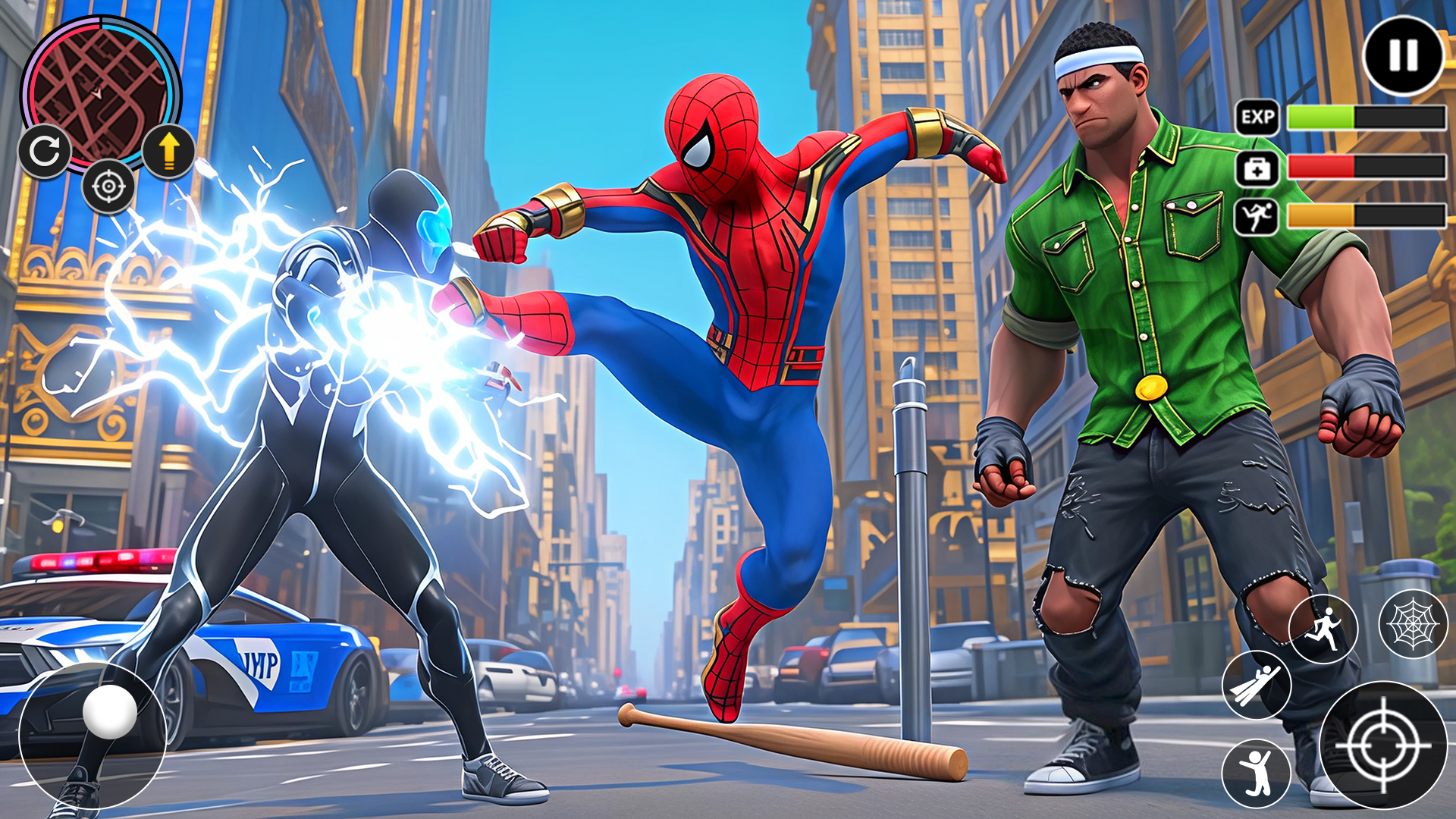The image size is (1456, 819).
Task: Click the EXP experience badge icon
Action: 1258,118
